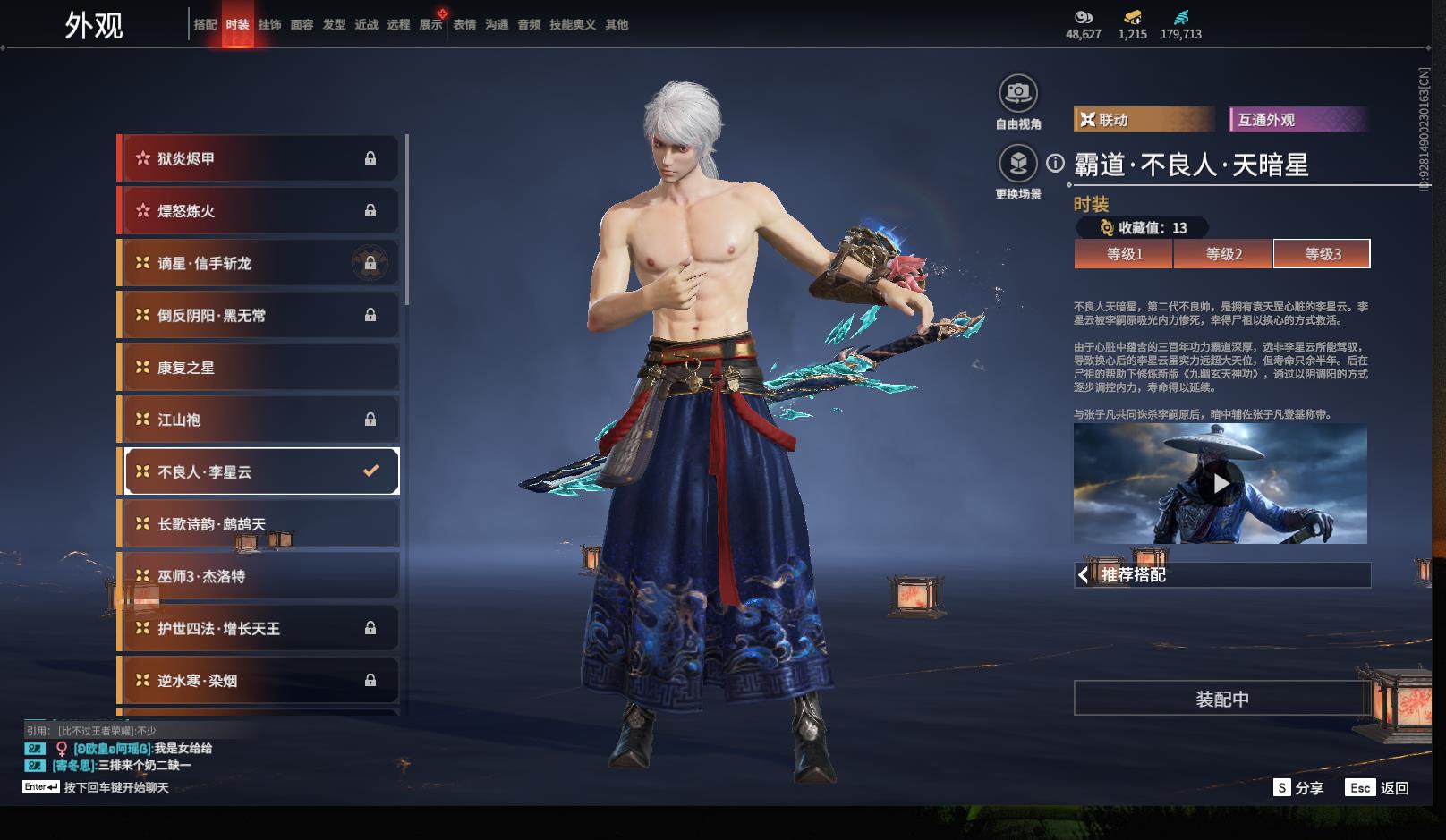Screen dimensions: 1446x840
Task: Expand the 推荐搭配 panel
Action: coord(1221,575)
